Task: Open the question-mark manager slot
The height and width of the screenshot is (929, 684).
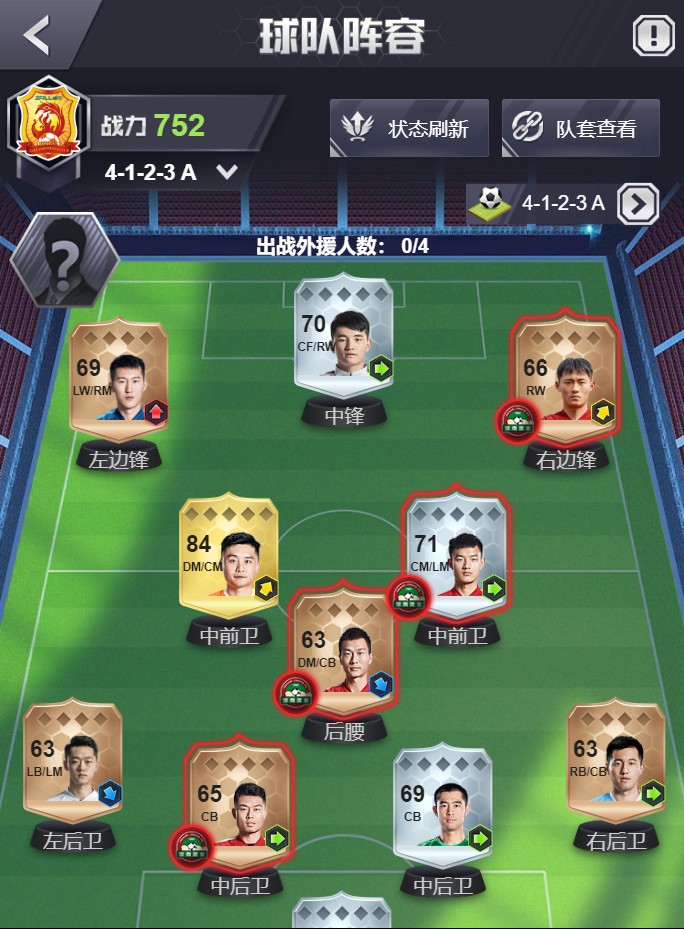Action: 65,261
